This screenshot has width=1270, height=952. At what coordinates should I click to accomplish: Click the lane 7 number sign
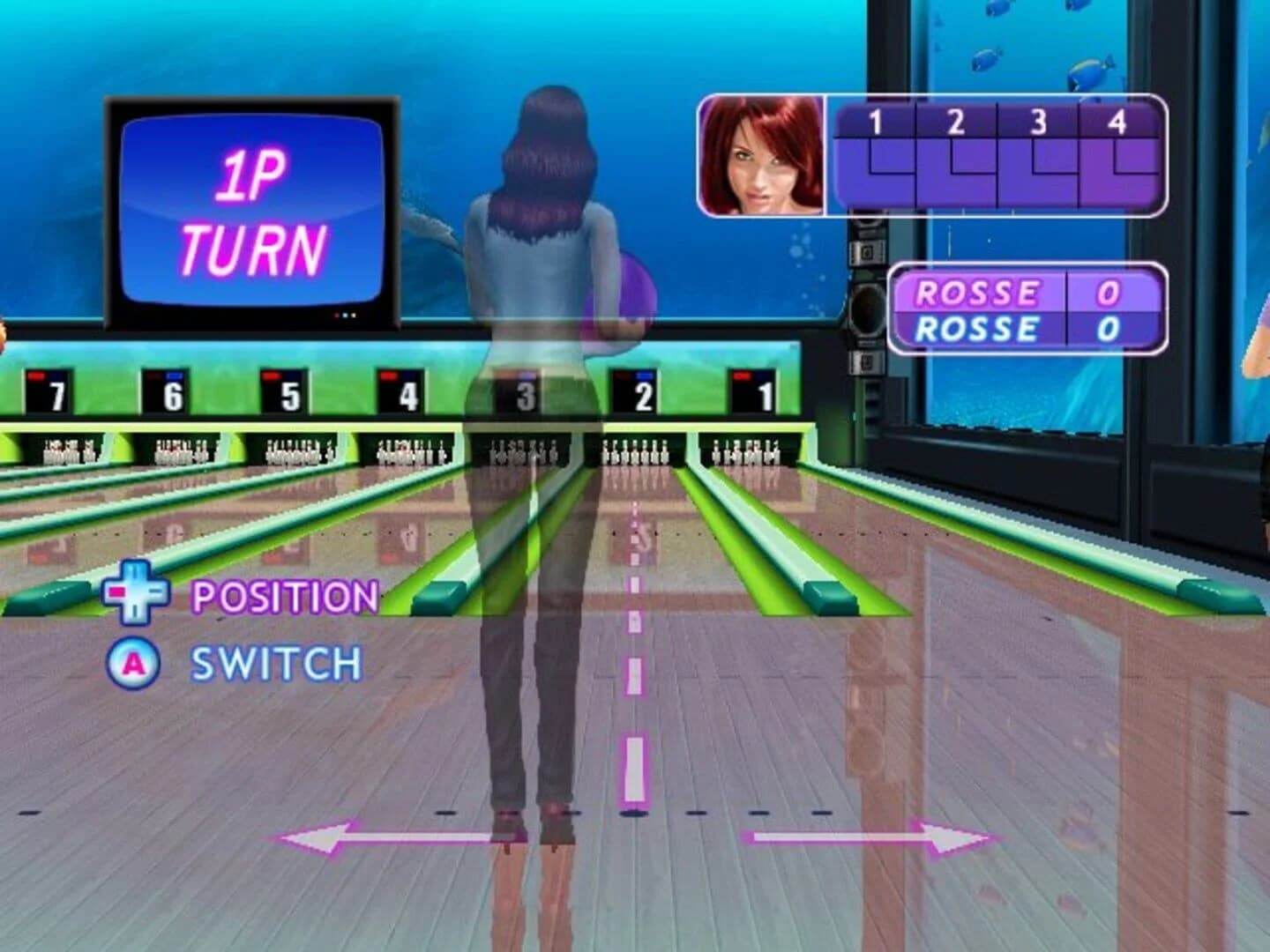click(x=49, y=390)
